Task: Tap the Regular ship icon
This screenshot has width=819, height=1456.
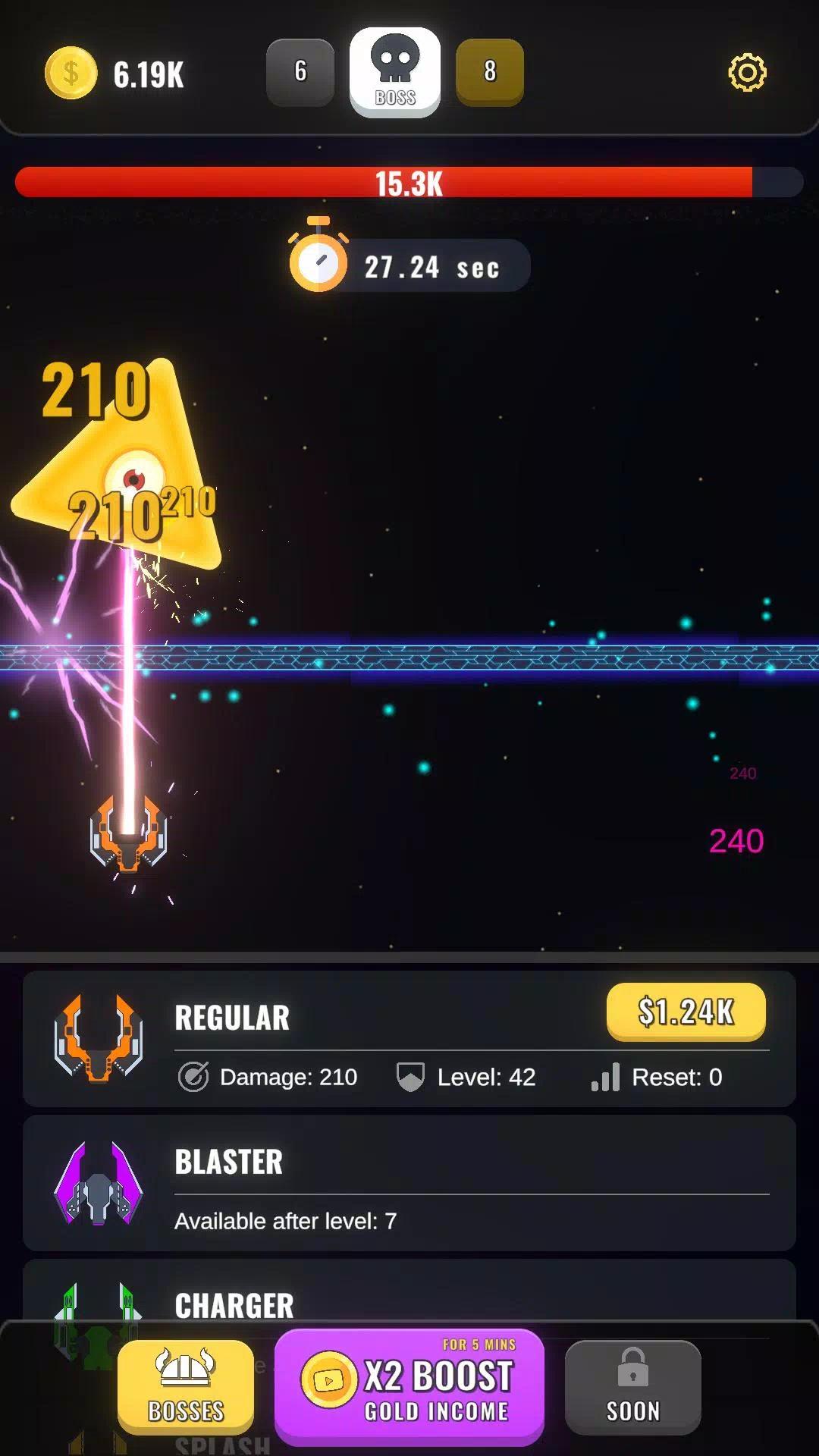Action: point(99,1038)
